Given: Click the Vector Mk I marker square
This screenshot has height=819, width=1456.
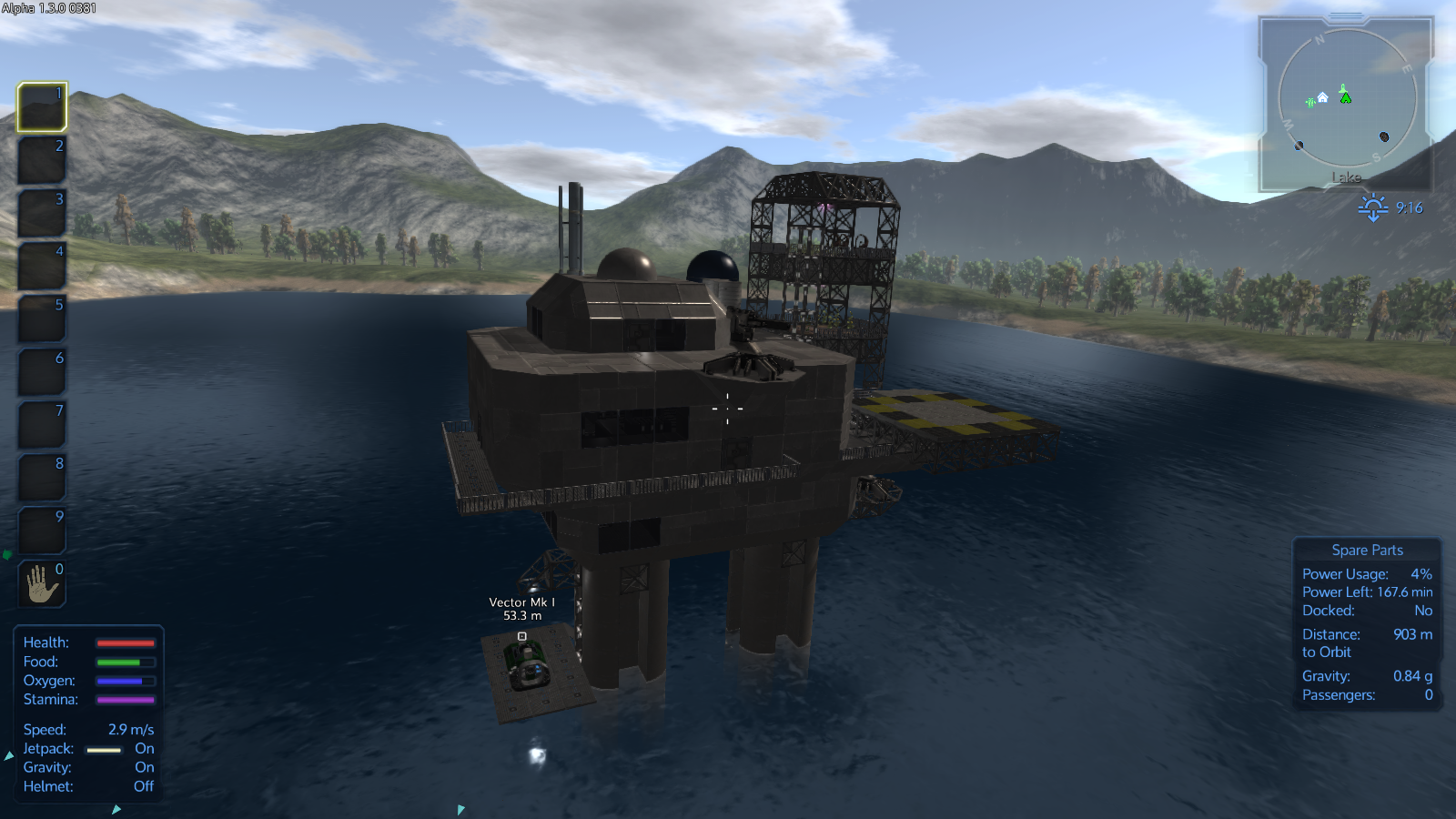Looking at the screenshot, I should click(521, 637).
